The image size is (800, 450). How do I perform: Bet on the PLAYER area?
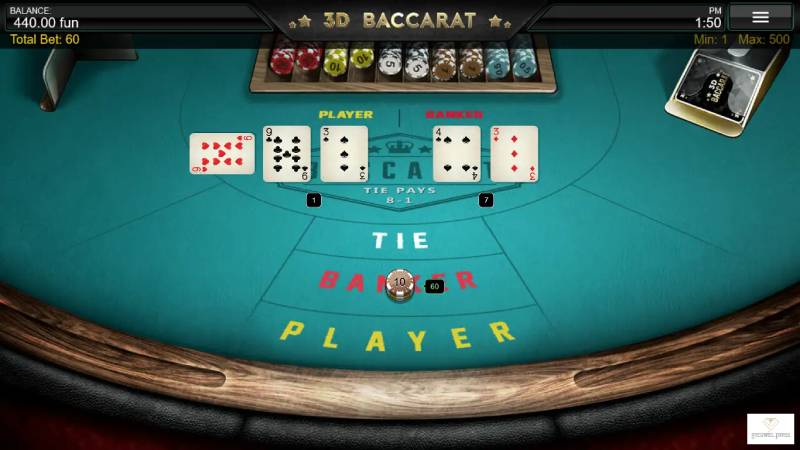click(x=397, y=336)
